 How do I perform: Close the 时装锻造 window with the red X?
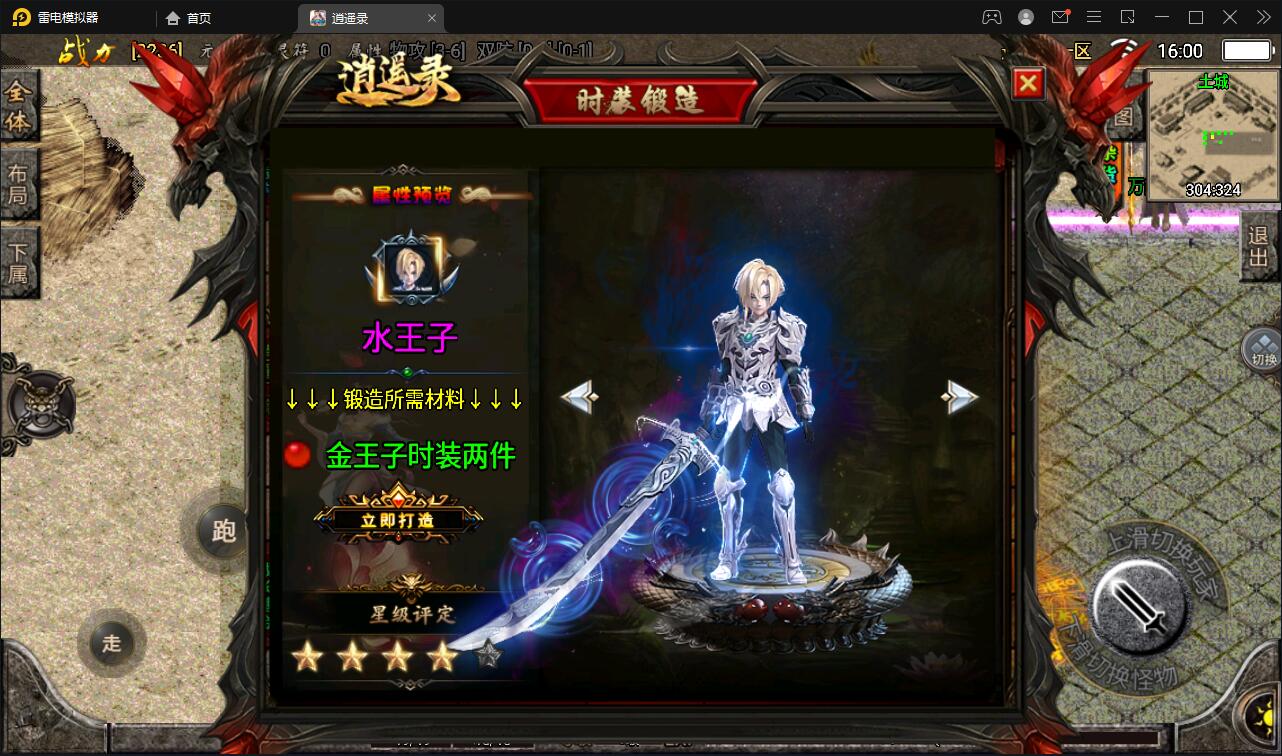(1027, 83)
